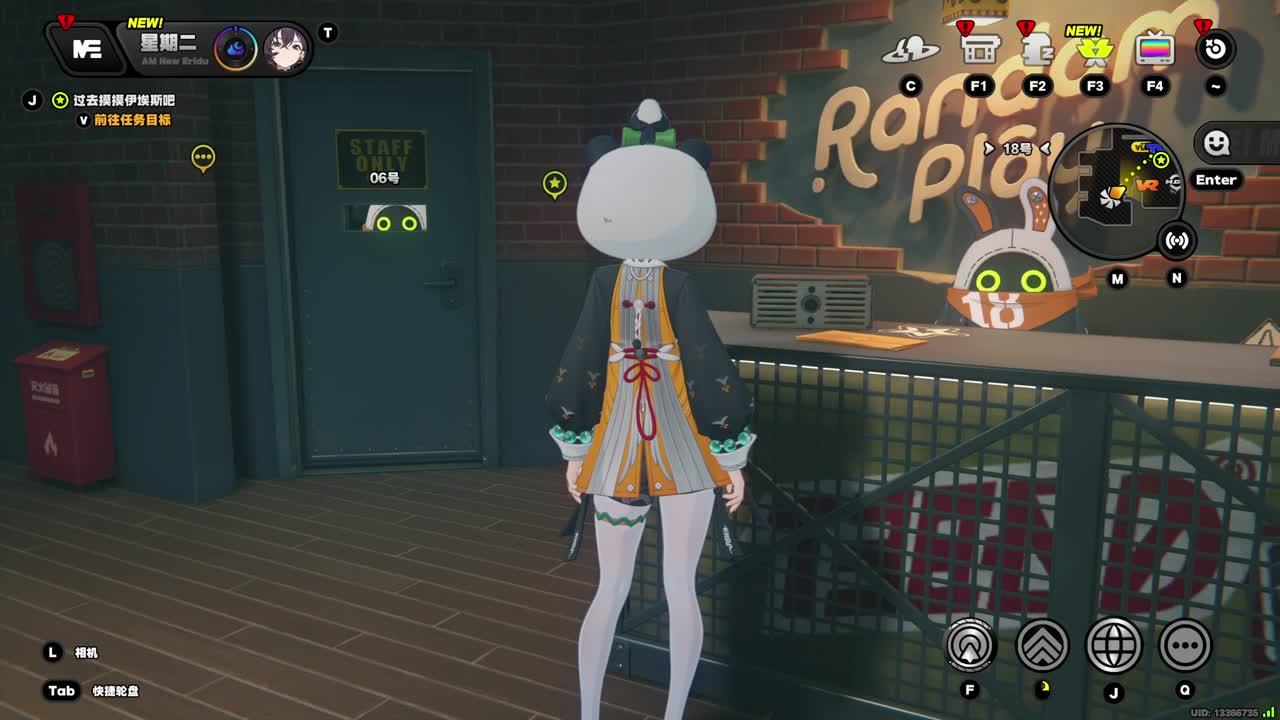Open the storefront icon in the top bar
1280x720 pixels.
coord(978,48)
